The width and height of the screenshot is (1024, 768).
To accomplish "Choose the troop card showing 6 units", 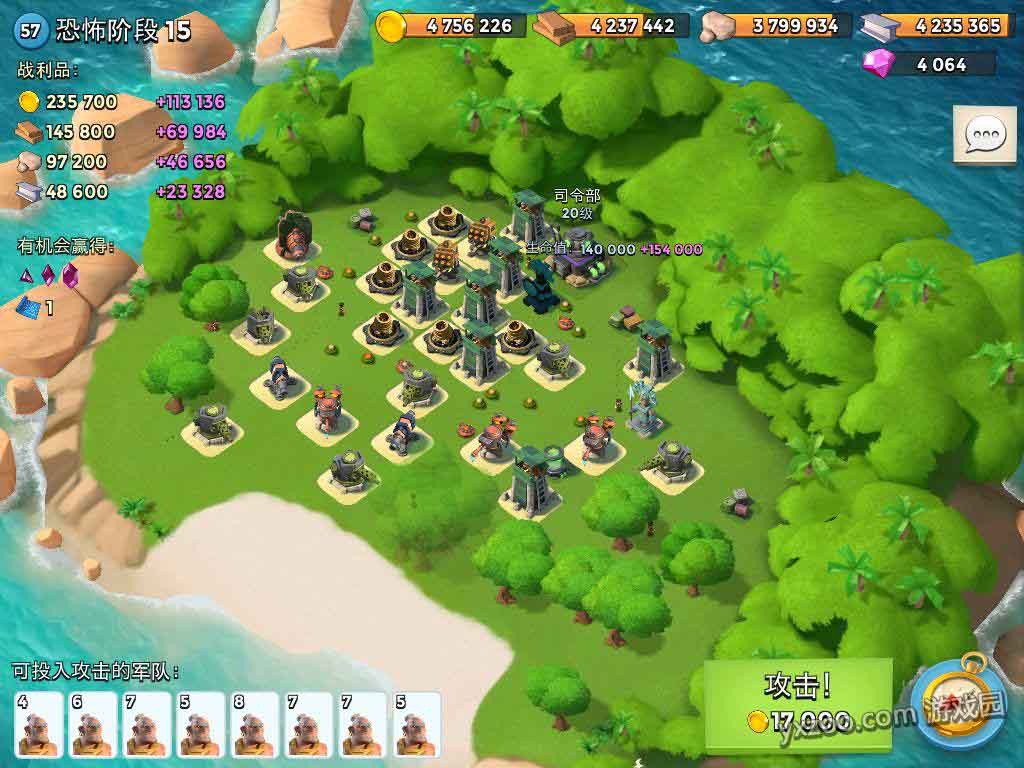I will pos(93,723).
